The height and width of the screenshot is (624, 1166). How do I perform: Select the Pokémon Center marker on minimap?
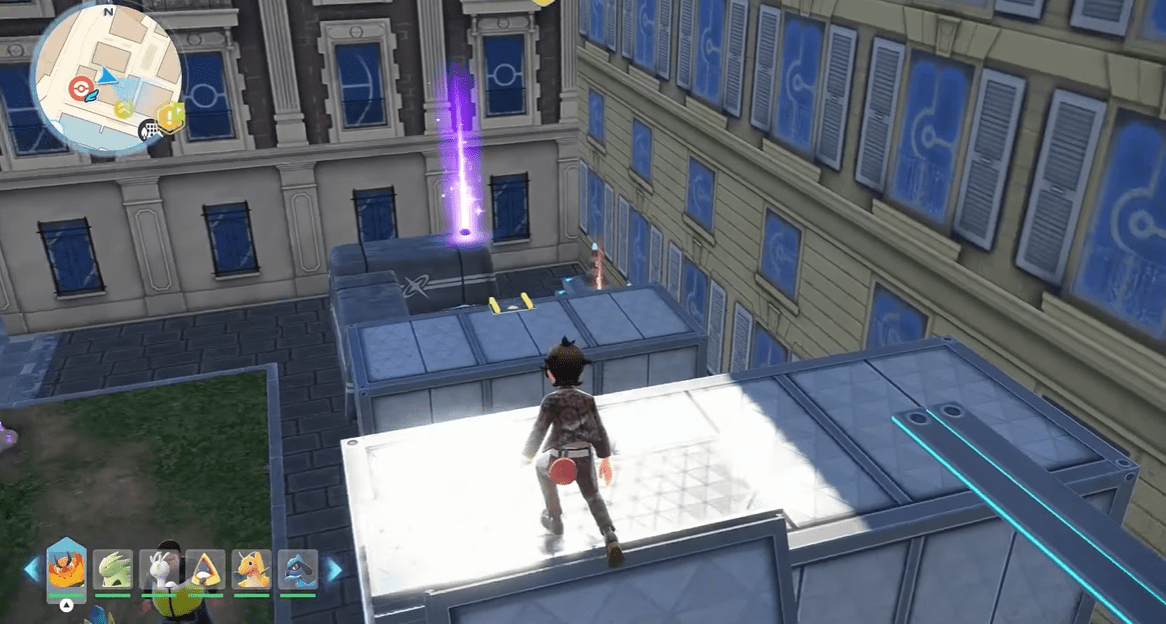(x=76, y=89)
